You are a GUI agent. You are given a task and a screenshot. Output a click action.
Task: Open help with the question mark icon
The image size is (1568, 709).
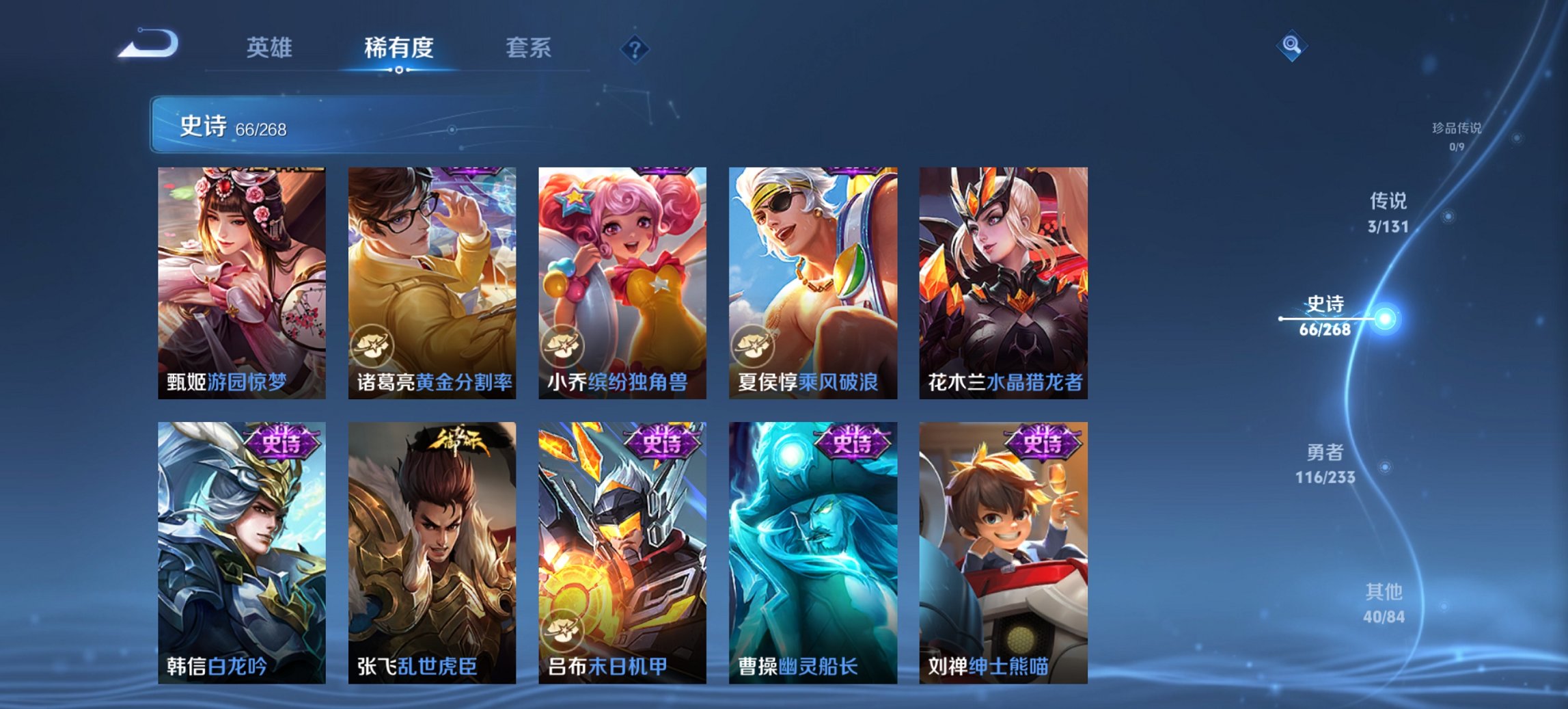(635, 48)
